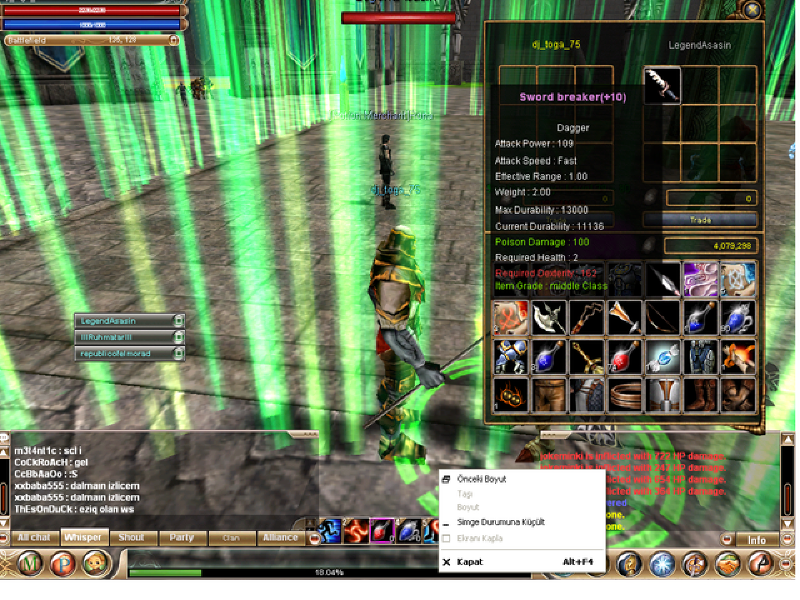Select the axe item in inventory
Image resolution: width=800 pixels, height=600 pixels.
(549, 318)
